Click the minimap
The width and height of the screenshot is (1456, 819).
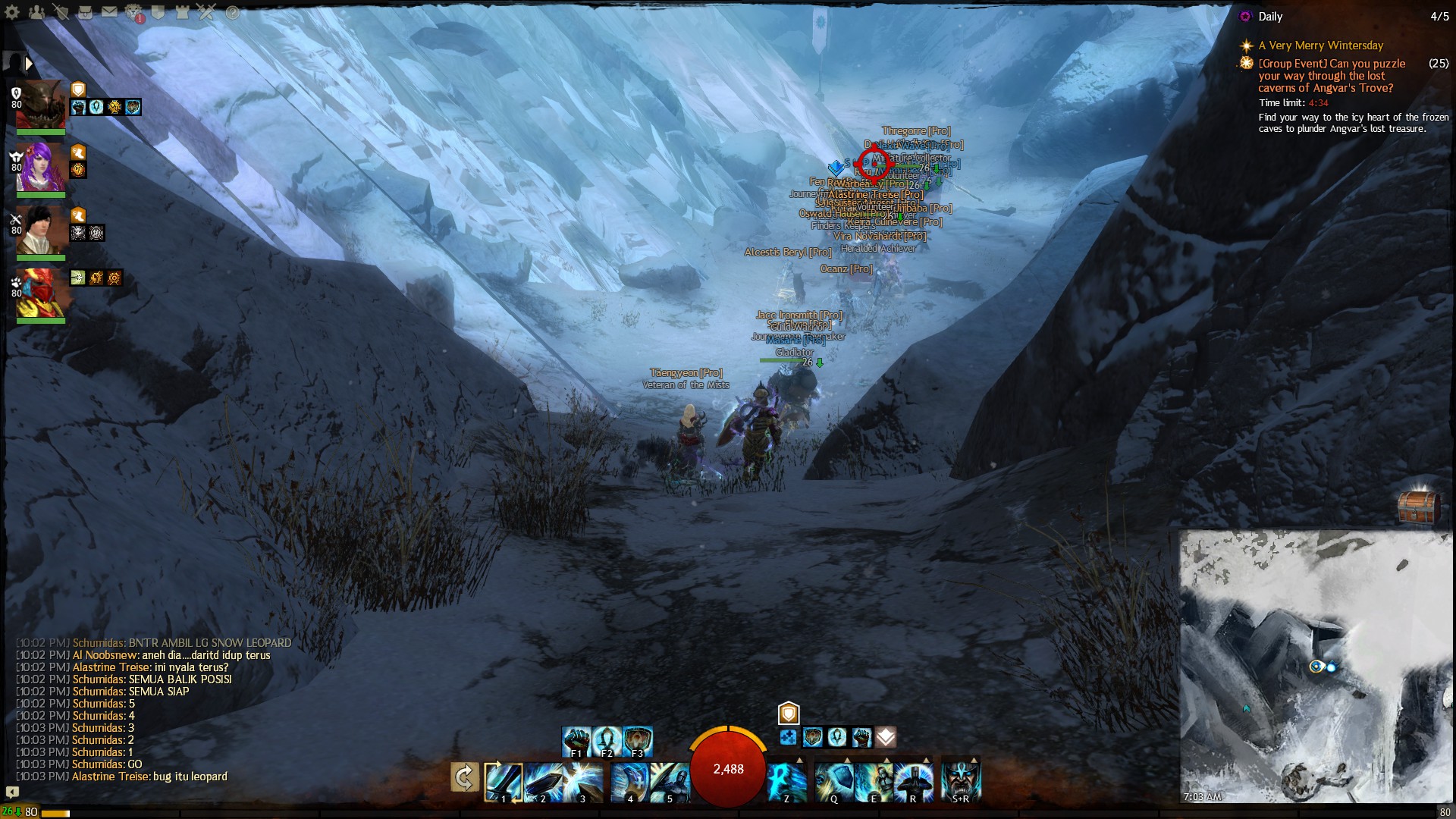1315,666
